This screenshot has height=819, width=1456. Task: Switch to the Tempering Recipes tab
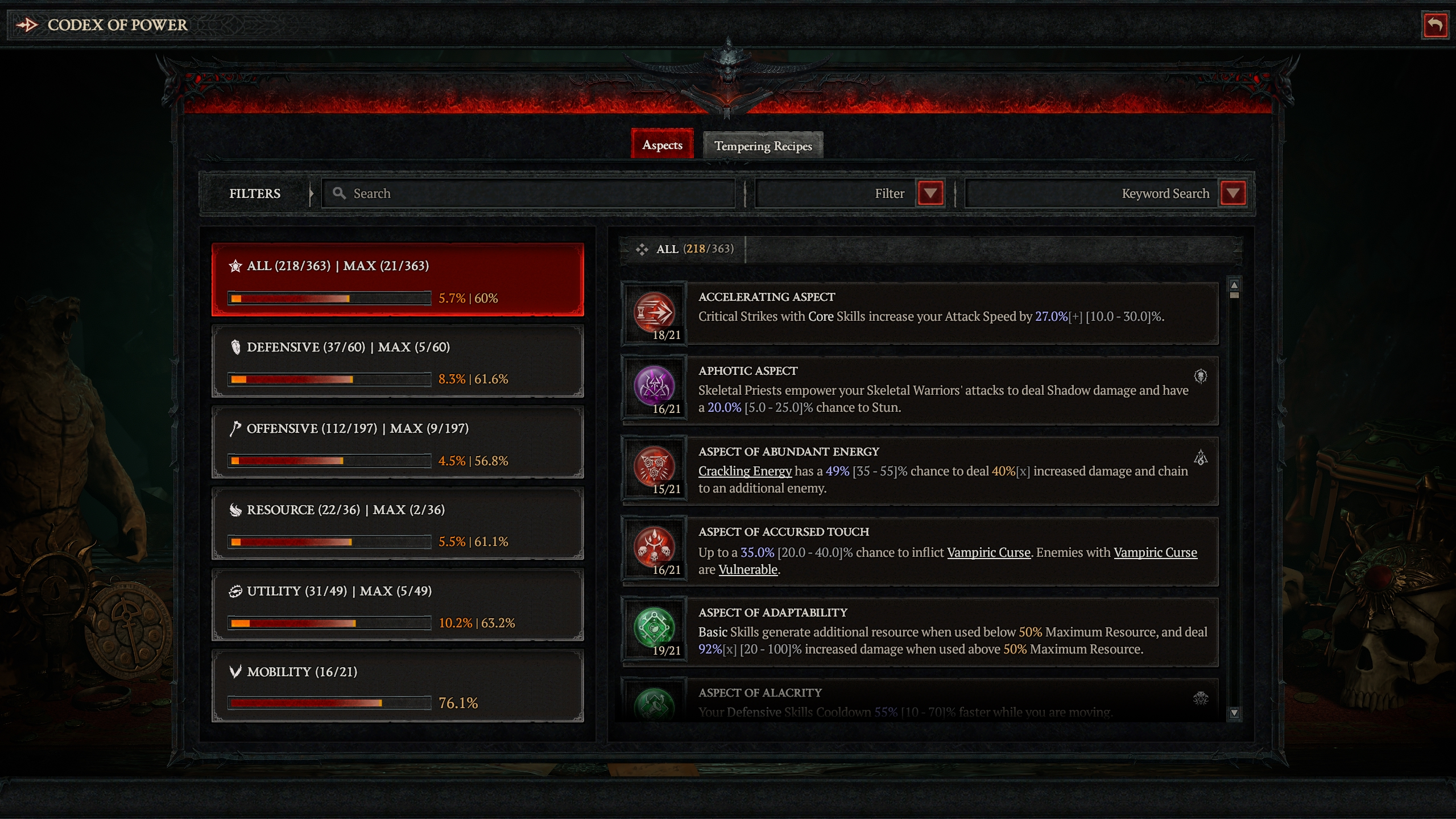point(762,146)
